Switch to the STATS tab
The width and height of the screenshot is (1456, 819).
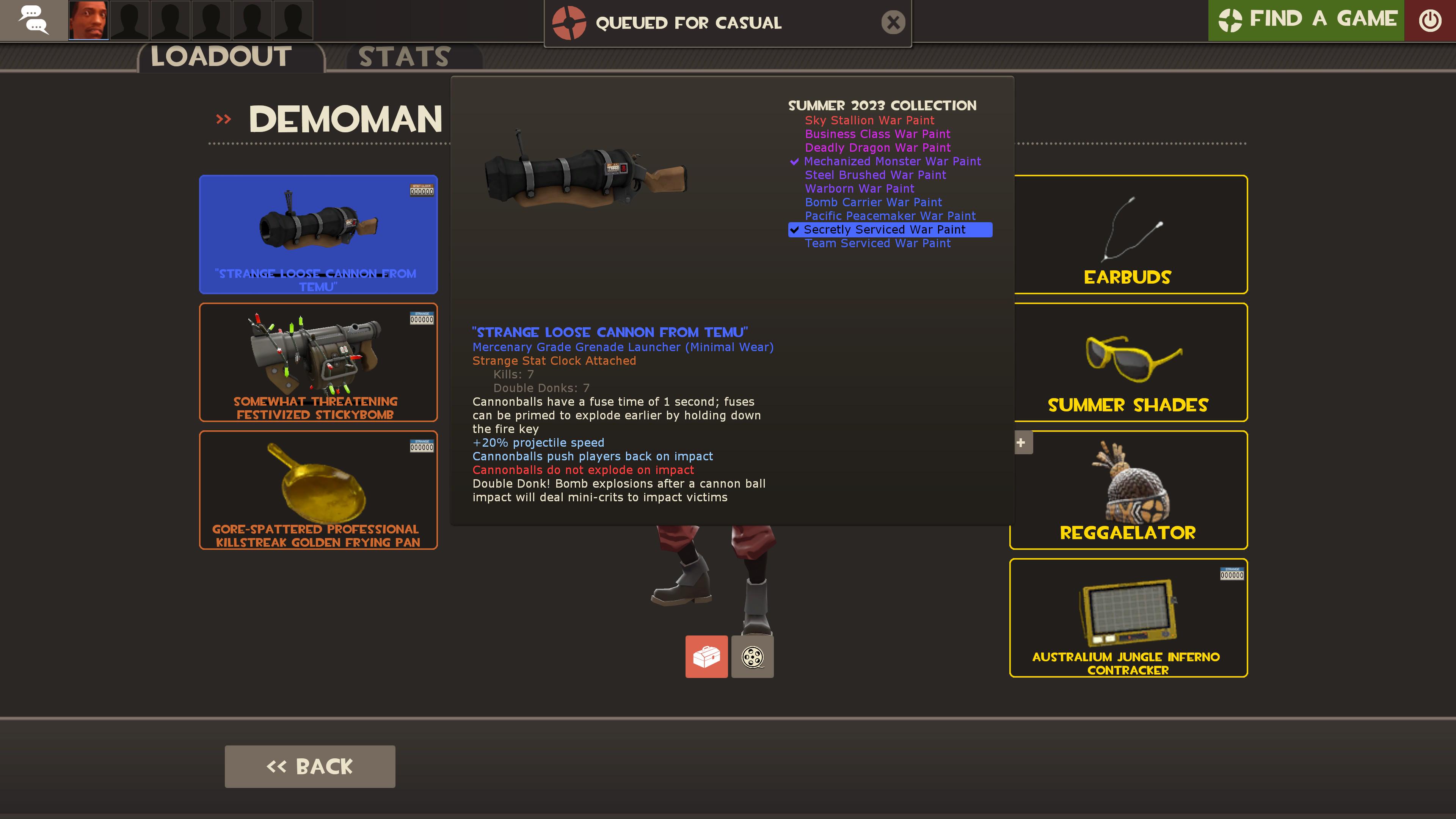[403, 56]
